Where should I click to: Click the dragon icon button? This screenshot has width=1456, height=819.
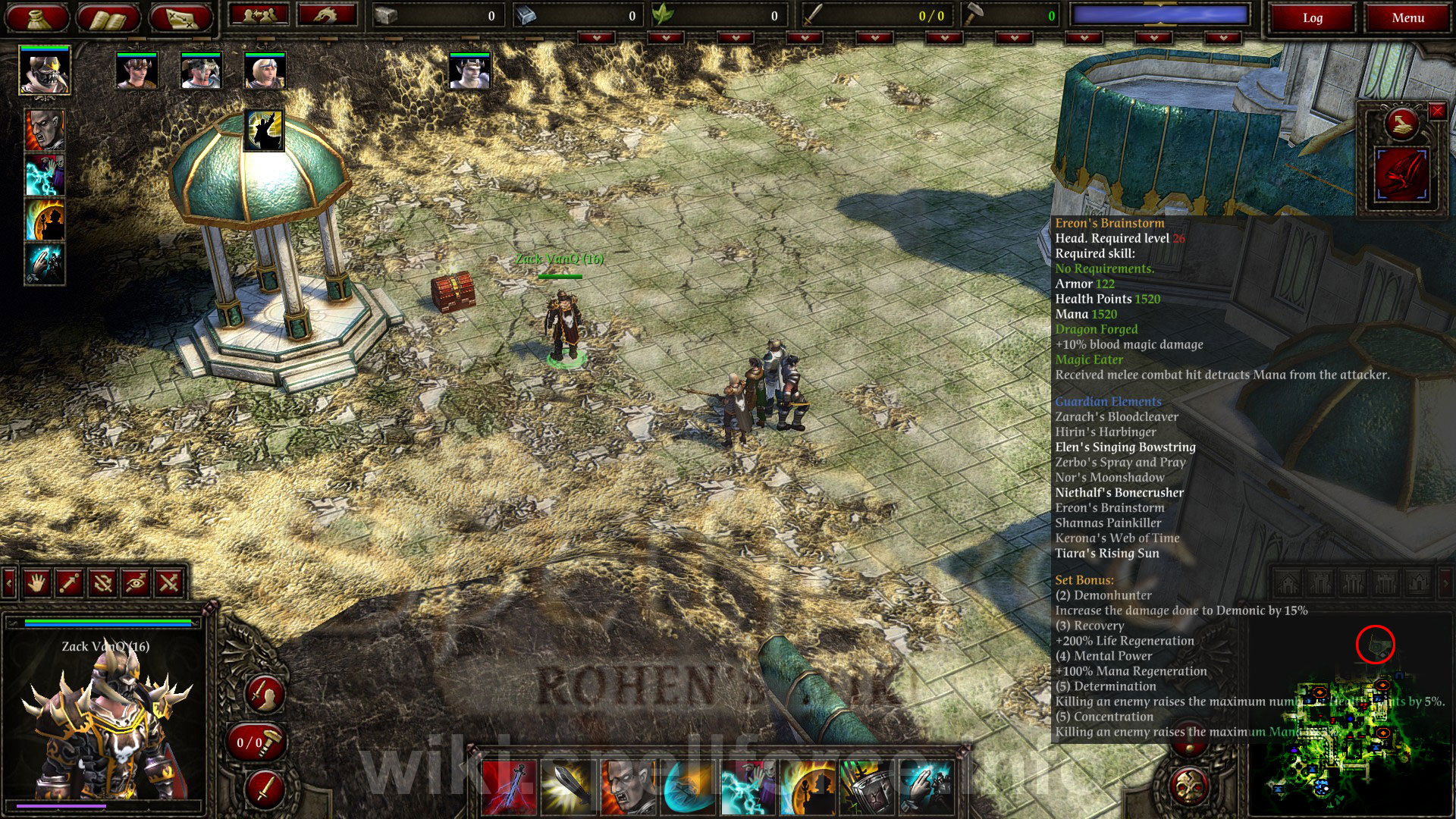pyautogui.click(x=327, y=15)
